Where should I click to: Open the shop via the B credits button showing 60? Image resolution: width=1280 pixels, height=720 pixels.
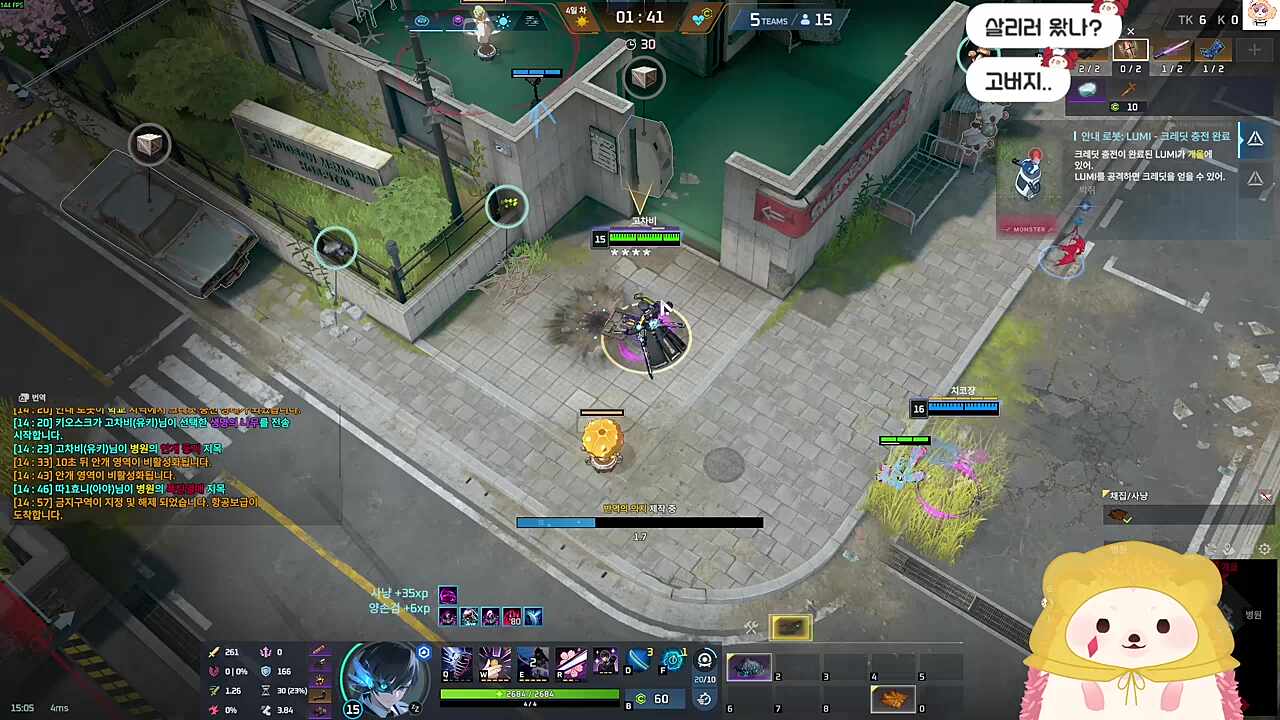(654, 698)
